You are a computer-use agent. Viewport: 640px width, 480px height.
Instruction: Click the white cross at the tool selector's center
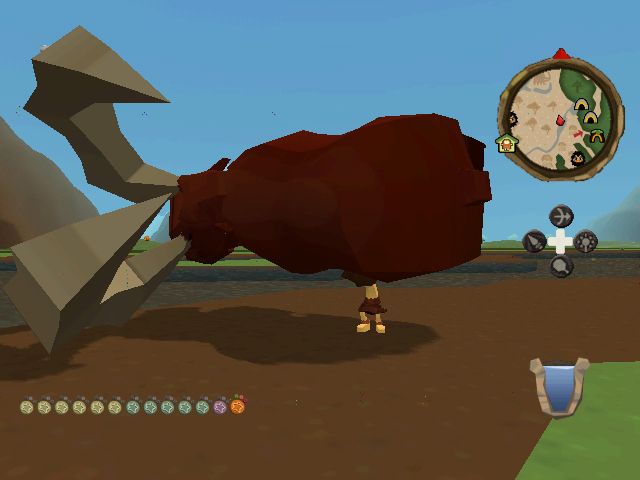coord(561,241)
